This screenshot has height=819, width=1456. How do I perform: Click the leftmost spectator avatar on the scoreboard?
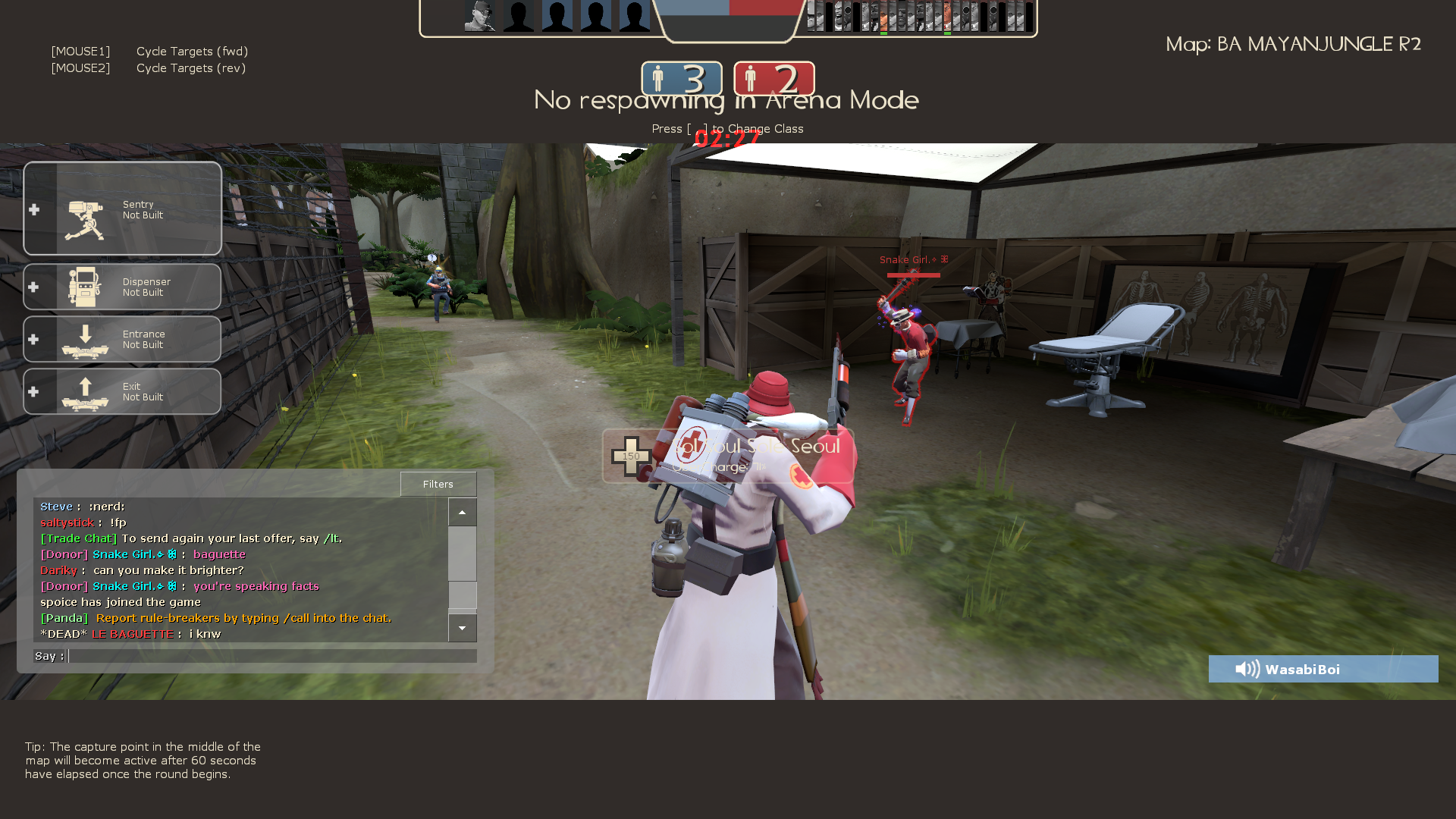tap(478, 15)
